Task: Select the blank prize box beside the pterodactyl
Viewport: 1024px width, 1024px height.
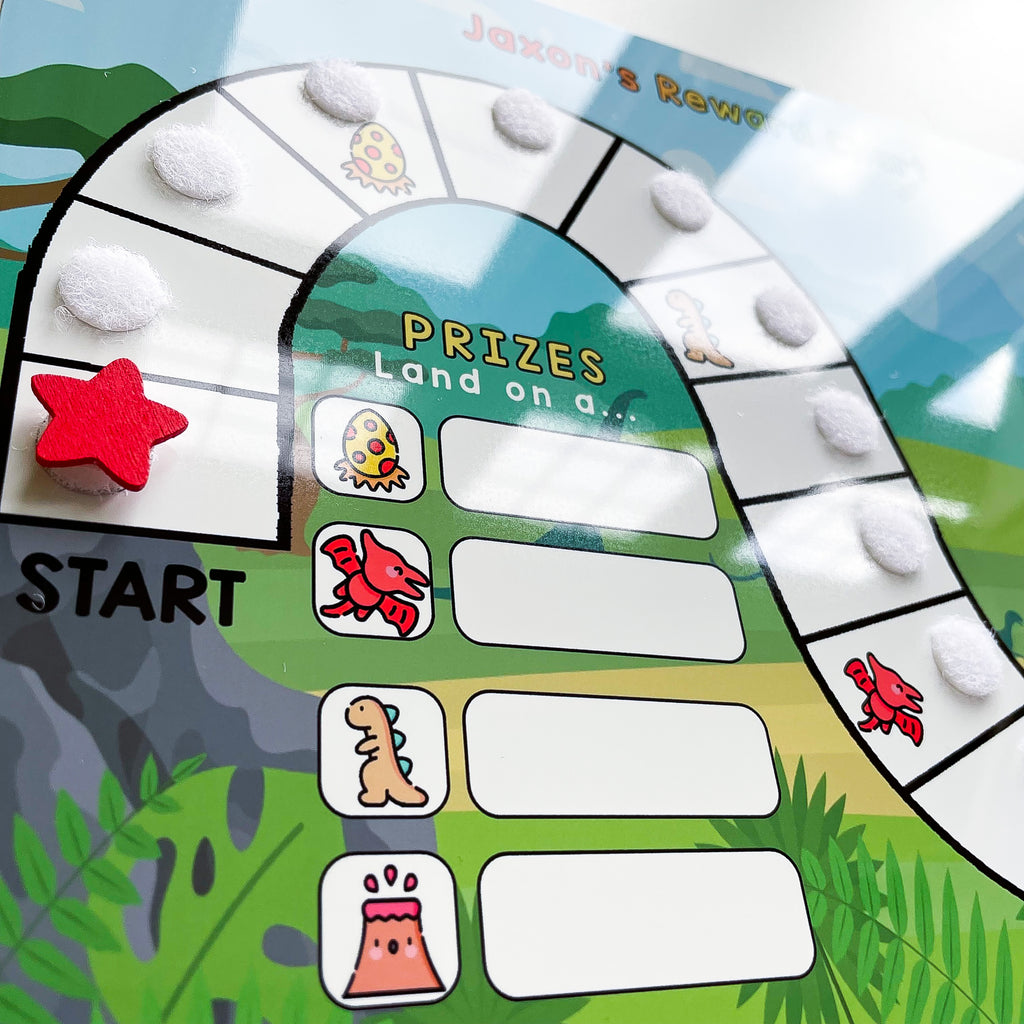Action: point(597,598)
